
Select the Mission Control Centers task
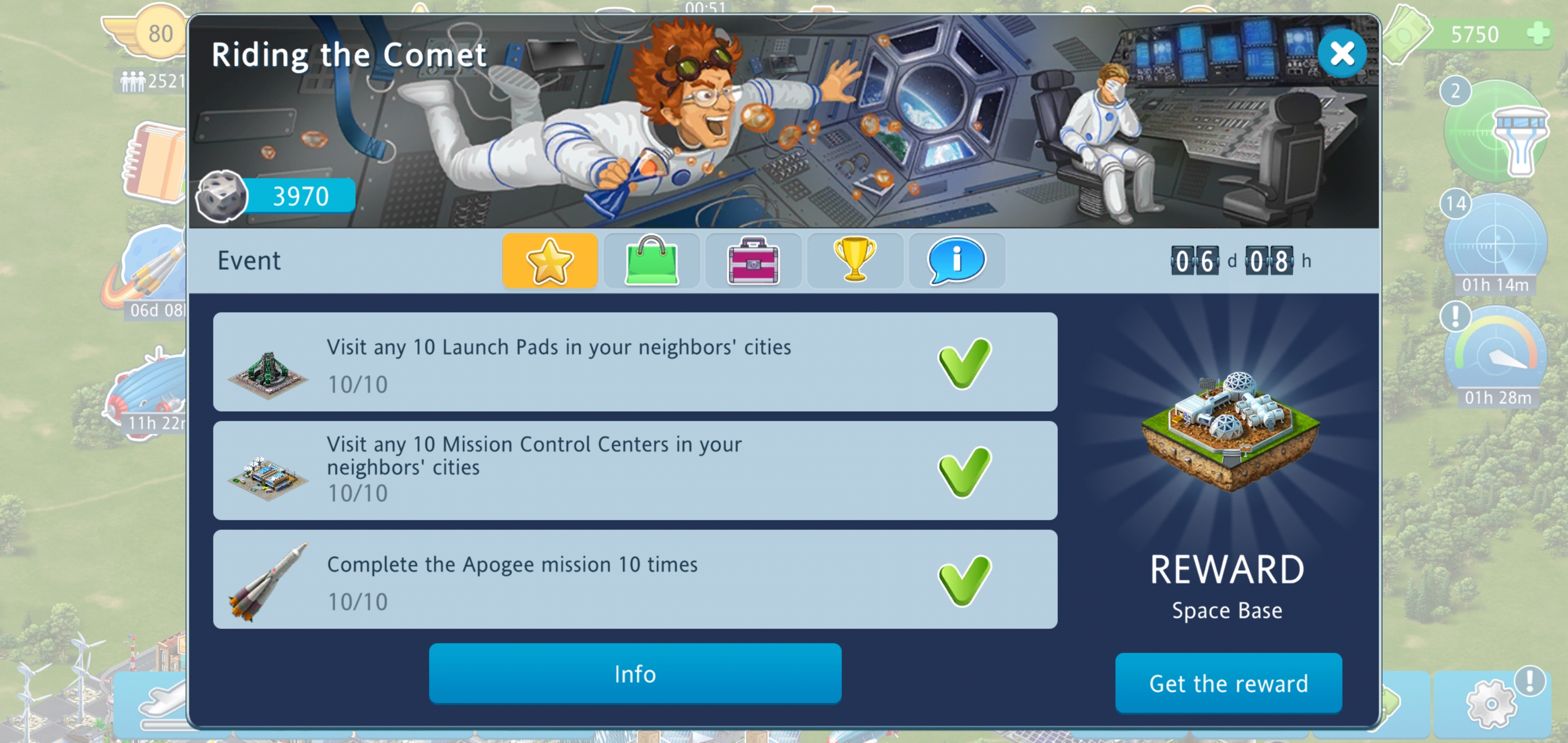[635, 471]
